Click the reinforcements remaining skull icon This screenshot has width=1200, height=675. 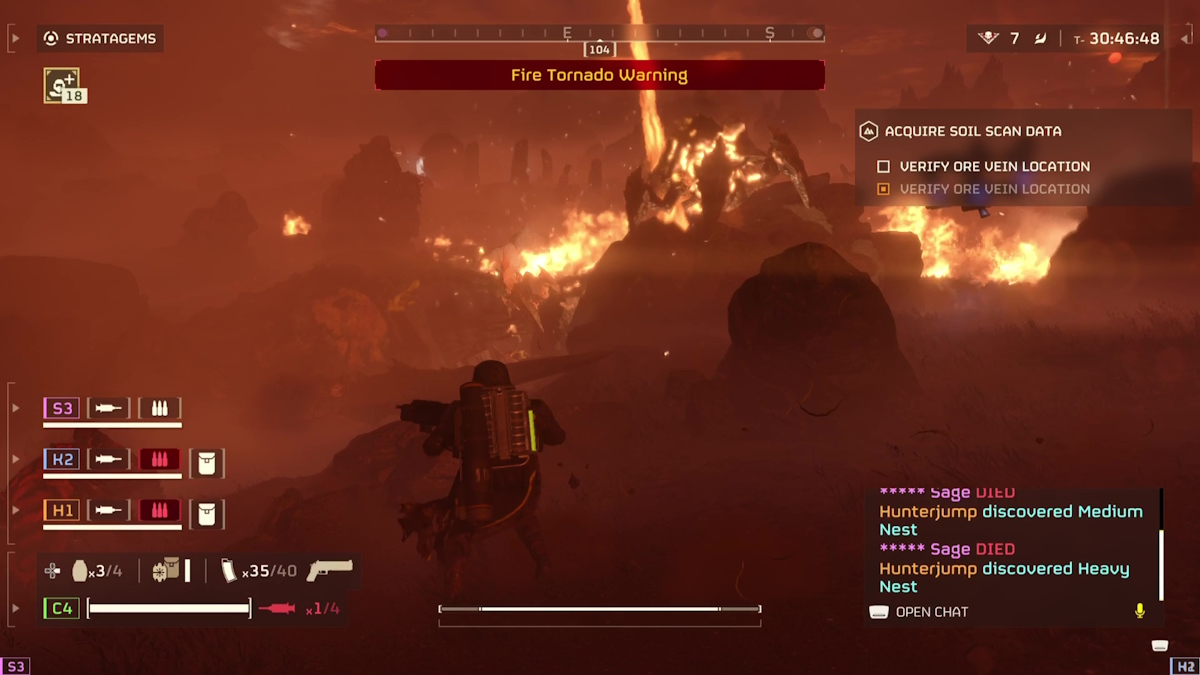988,39
